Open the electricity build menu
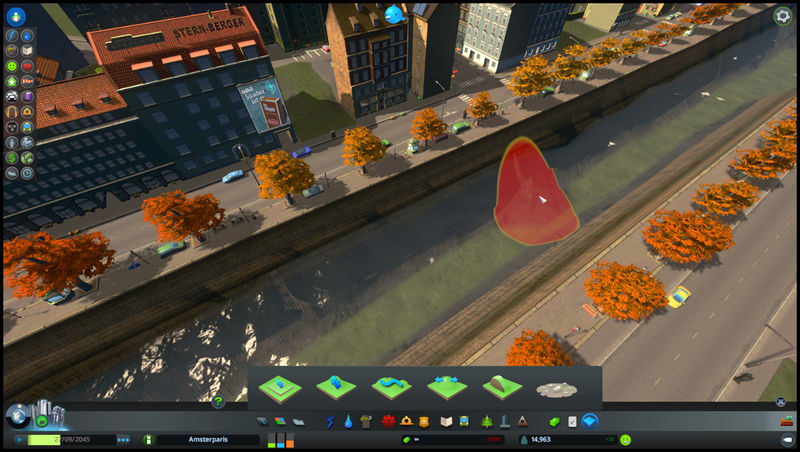This screenshot has height=452, width=800. (x=331, y=421)
